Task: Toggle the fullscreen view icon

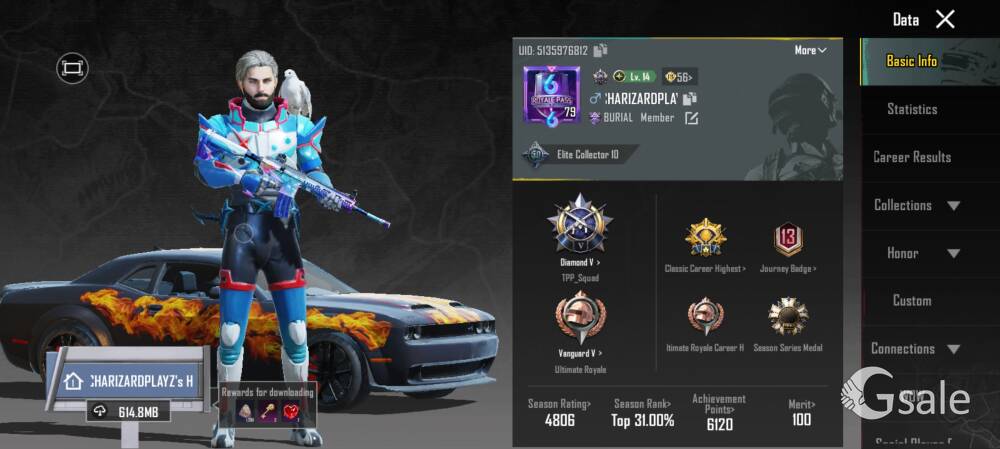Action: tap(72, 68)
